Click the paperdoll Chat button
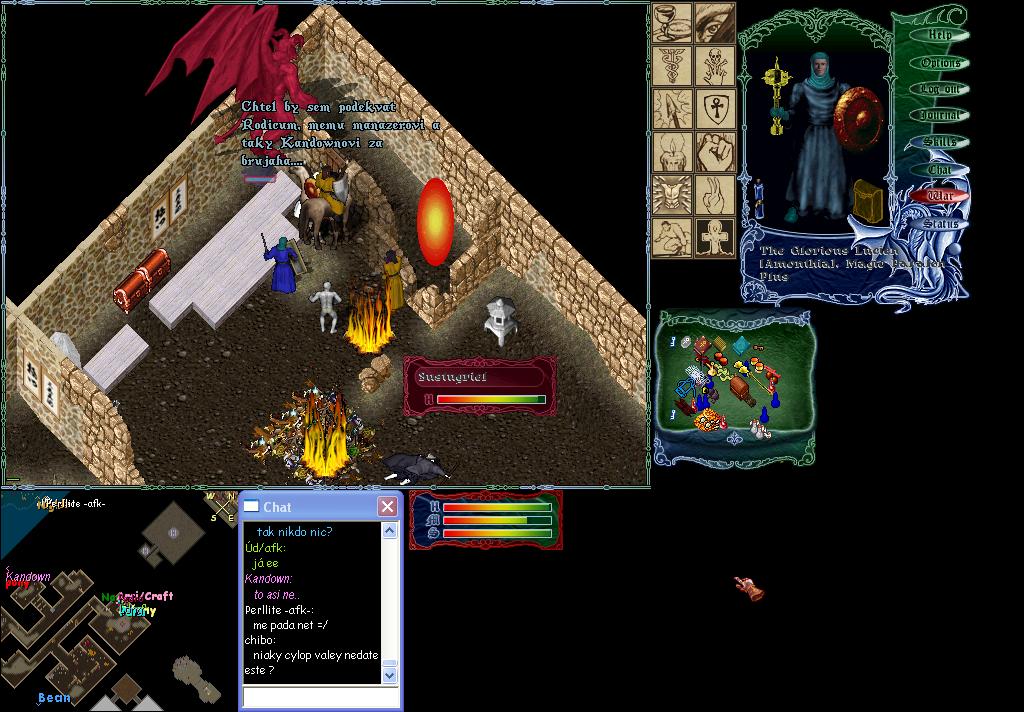 coord(940,170)
